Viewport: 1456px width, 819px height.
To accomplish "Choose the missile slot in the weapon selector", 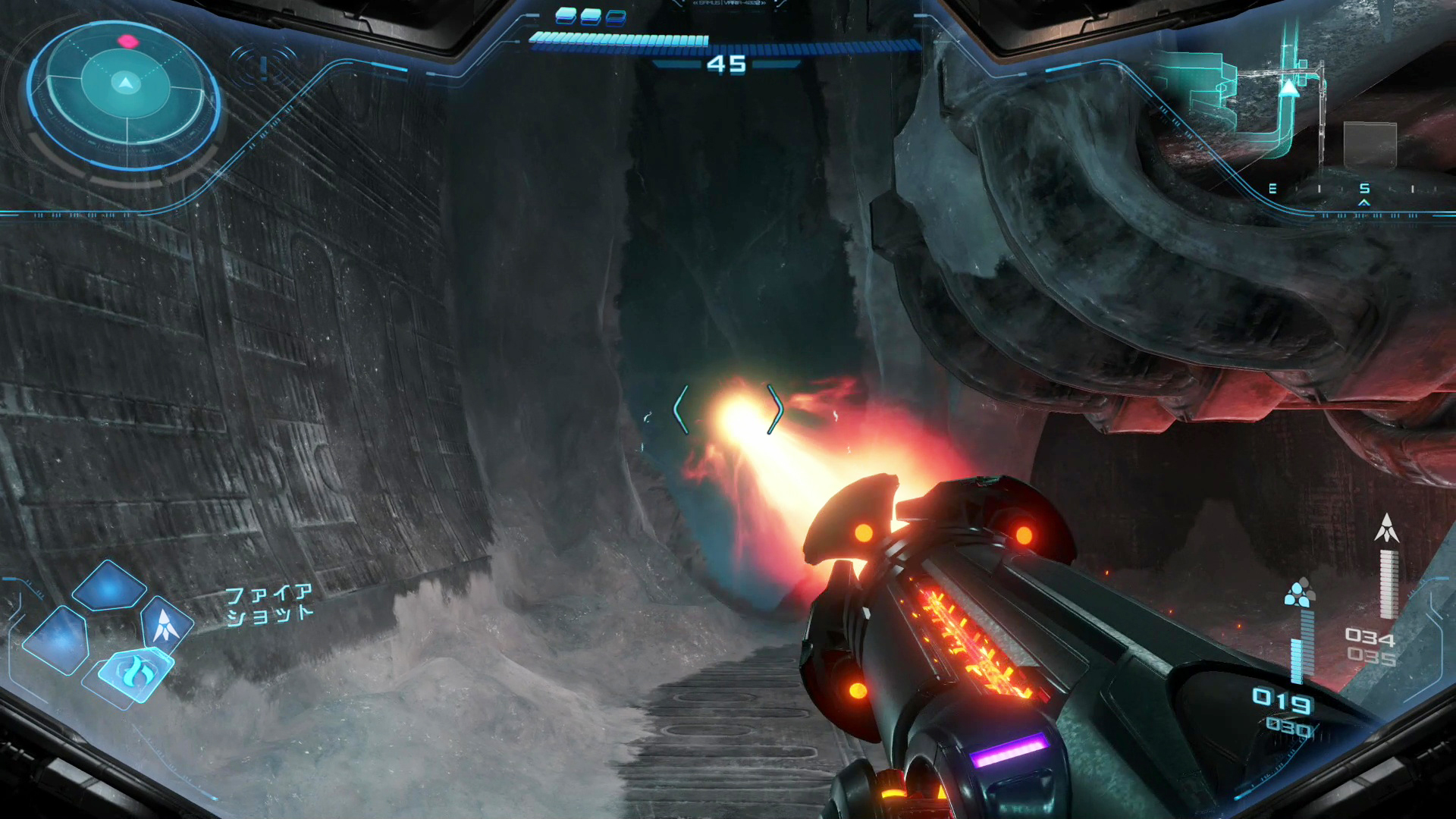I will click(165, 626).
